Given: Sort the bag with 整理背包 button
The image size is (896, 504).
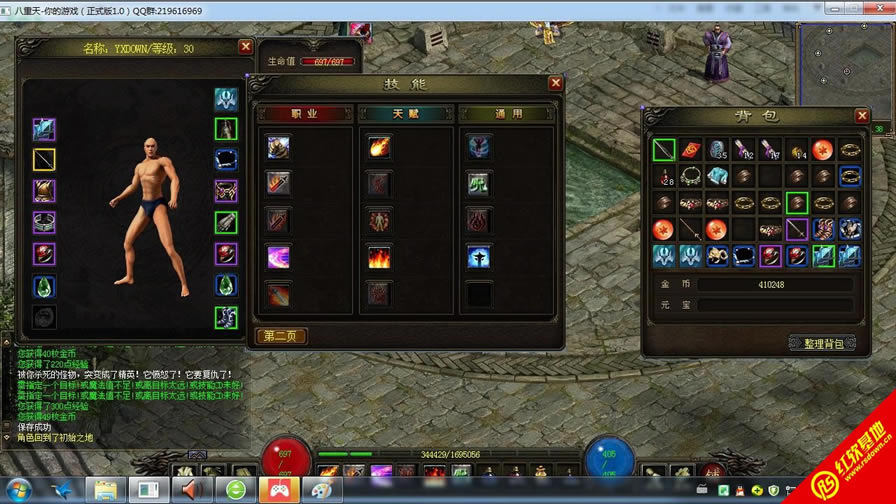Looking at the screenshot, I should click(822, 343).
